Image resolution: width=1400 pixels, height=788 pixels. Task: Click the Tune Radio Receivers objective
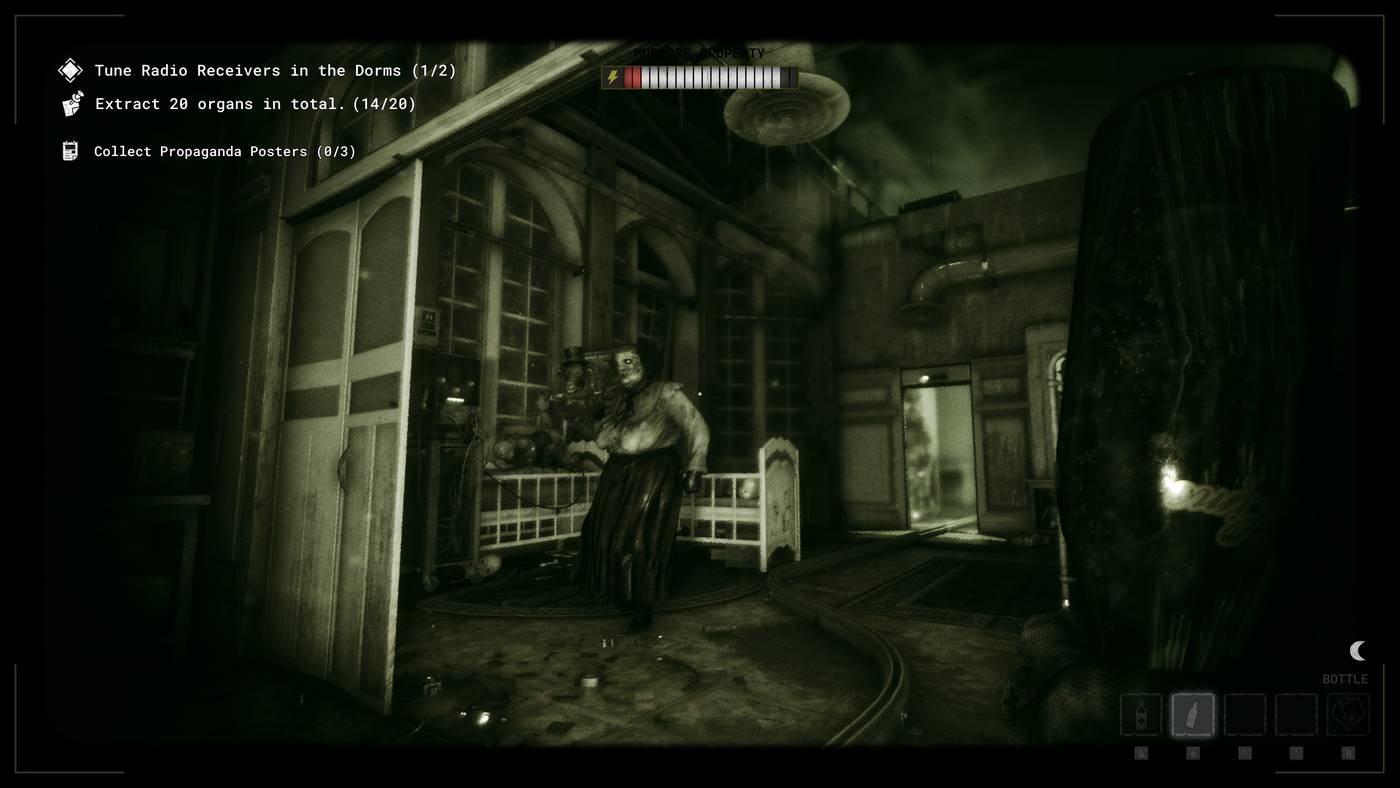[275, 70]
